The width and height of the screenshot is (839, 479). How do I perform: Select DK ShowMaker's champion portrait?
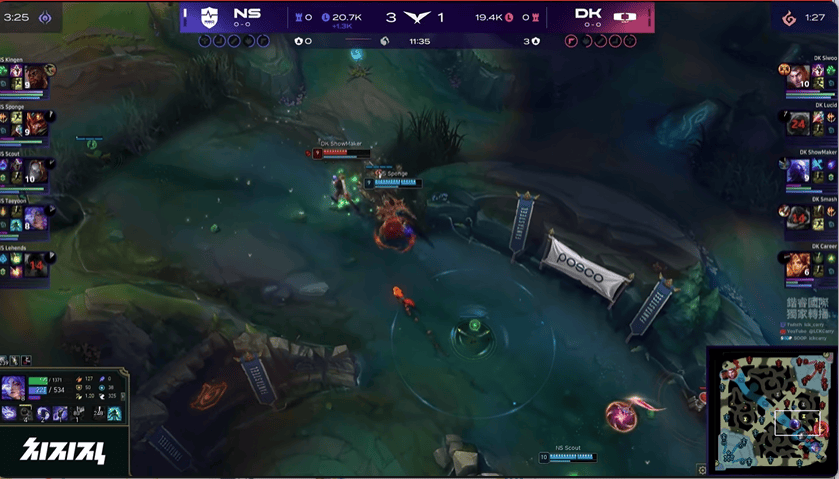tap(797, 171)
